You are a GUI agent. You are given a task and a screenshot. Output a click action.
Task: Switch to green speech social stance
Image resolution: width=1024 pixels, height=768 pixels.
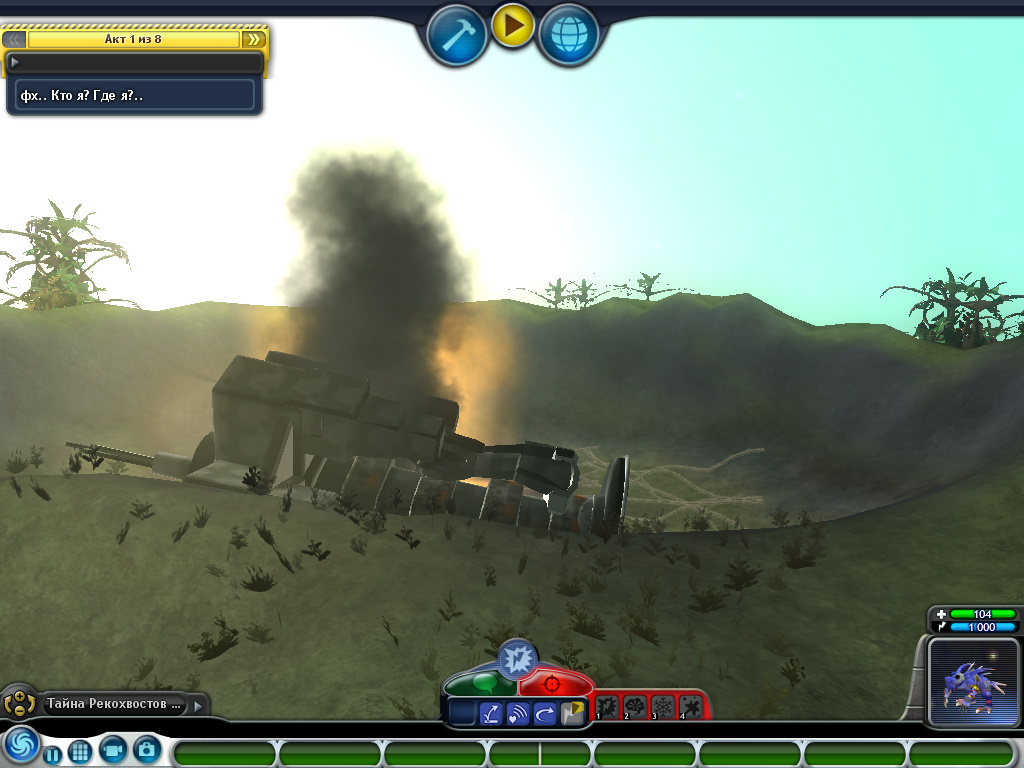[x=480, y=684]
